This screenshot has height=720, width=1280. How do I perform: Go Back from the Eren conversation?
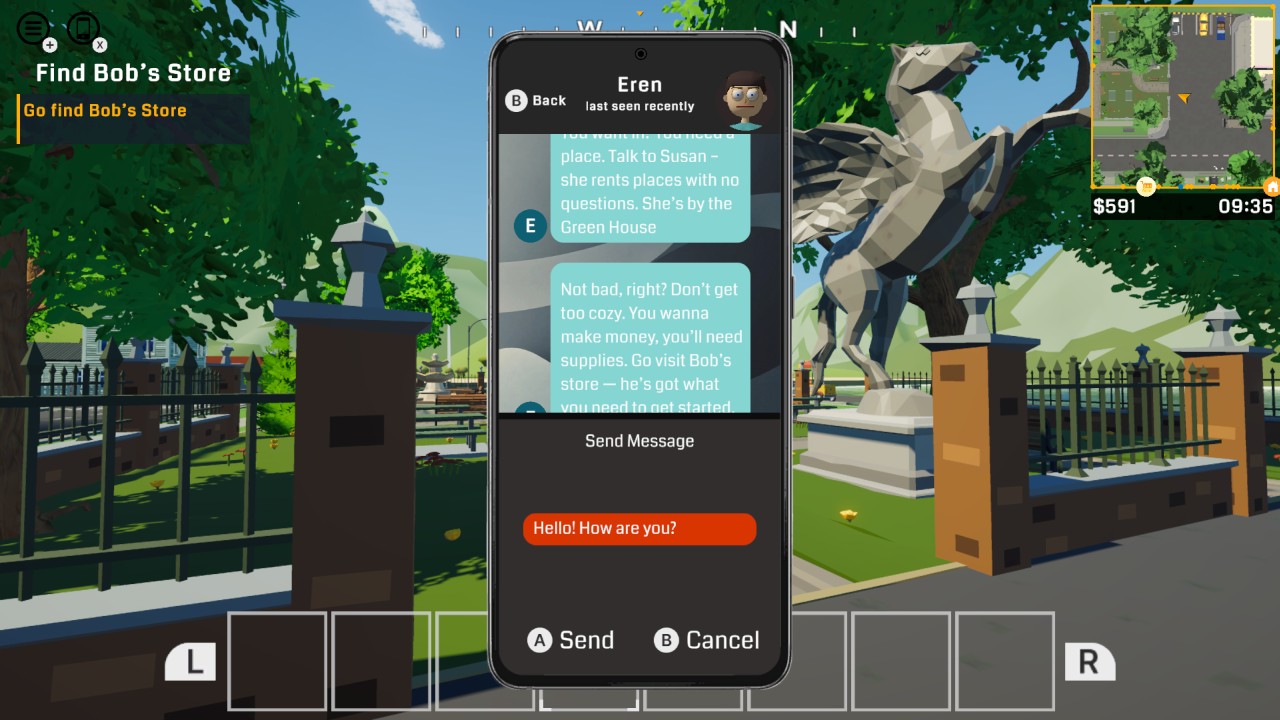[x=535, y=100]
